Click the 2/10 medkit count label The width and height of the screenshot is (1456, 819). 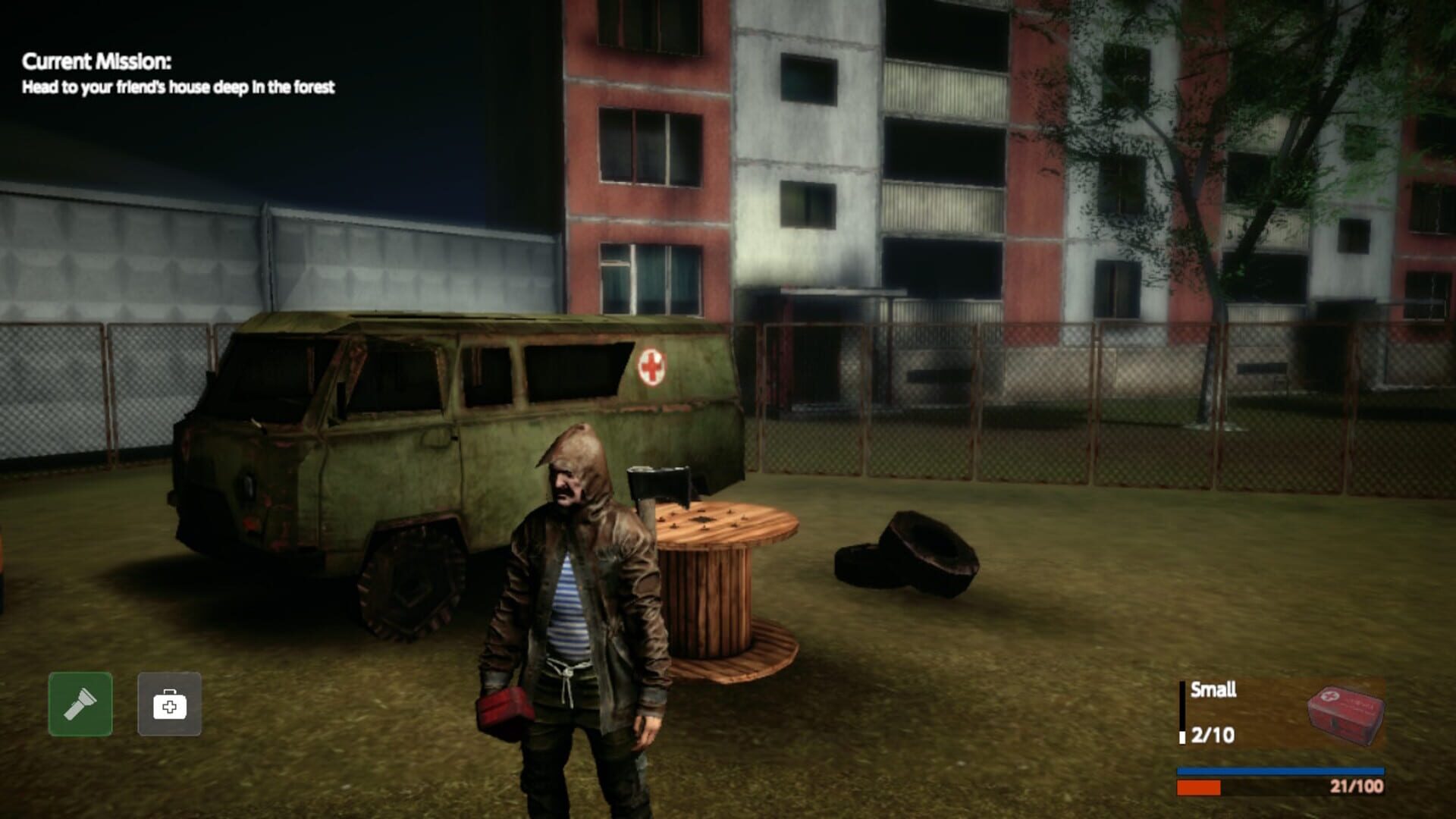point(1213,736)
